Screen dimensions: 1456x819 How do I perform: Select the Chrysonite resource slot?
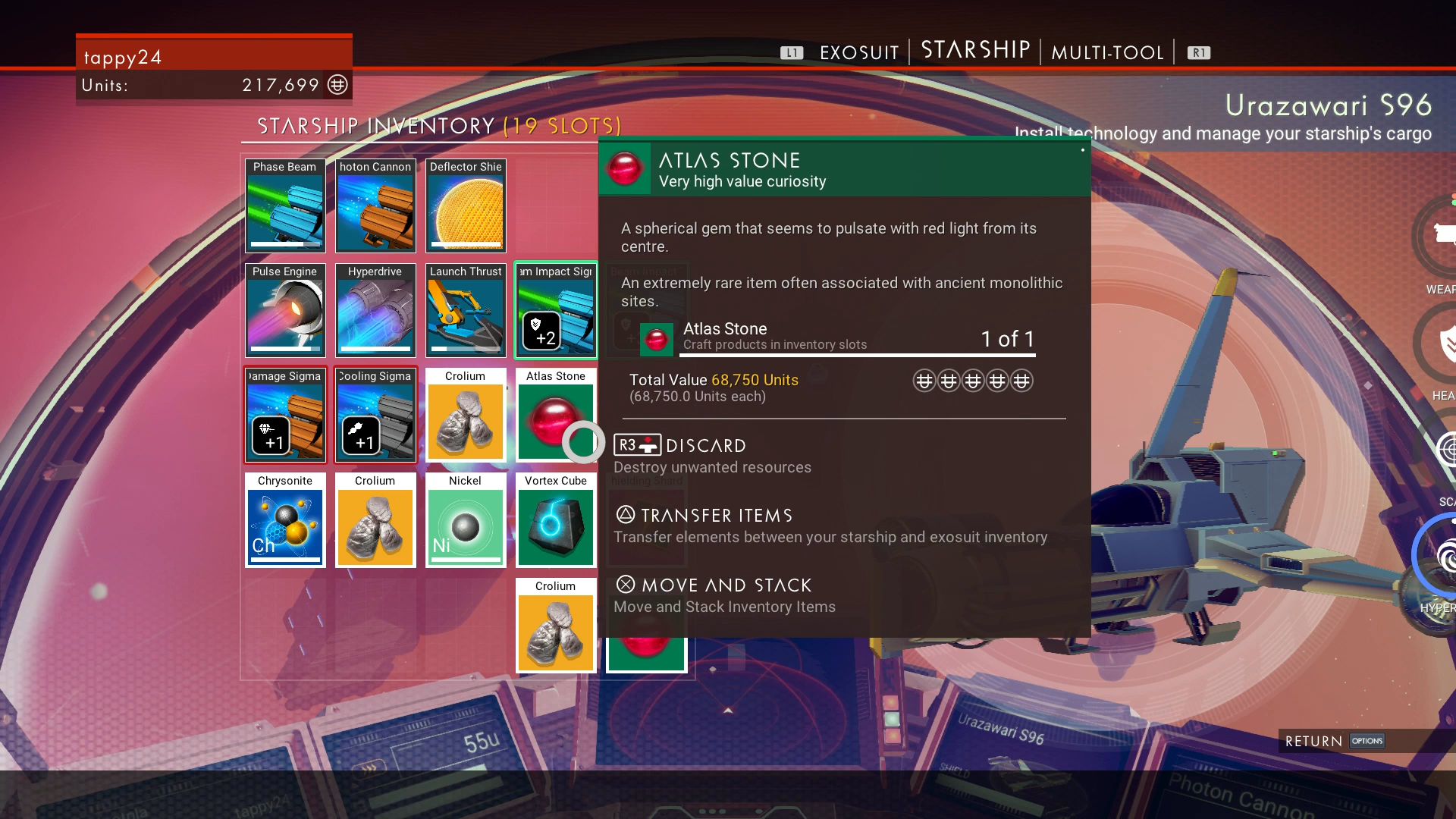coord(285,520)
